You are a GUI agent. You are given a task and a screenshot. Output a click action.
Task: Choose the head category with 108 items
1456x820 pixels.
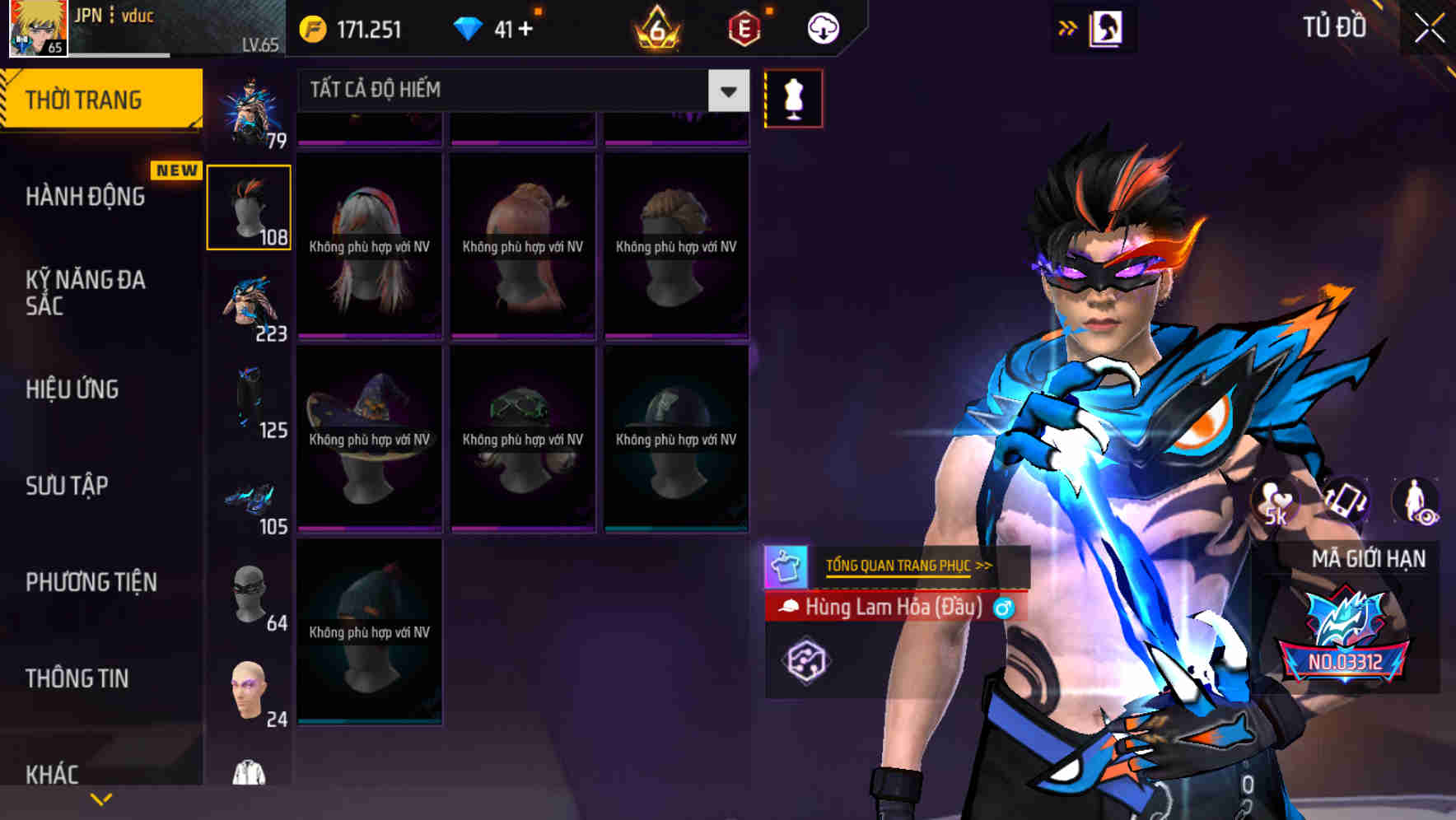pos(249,207)
